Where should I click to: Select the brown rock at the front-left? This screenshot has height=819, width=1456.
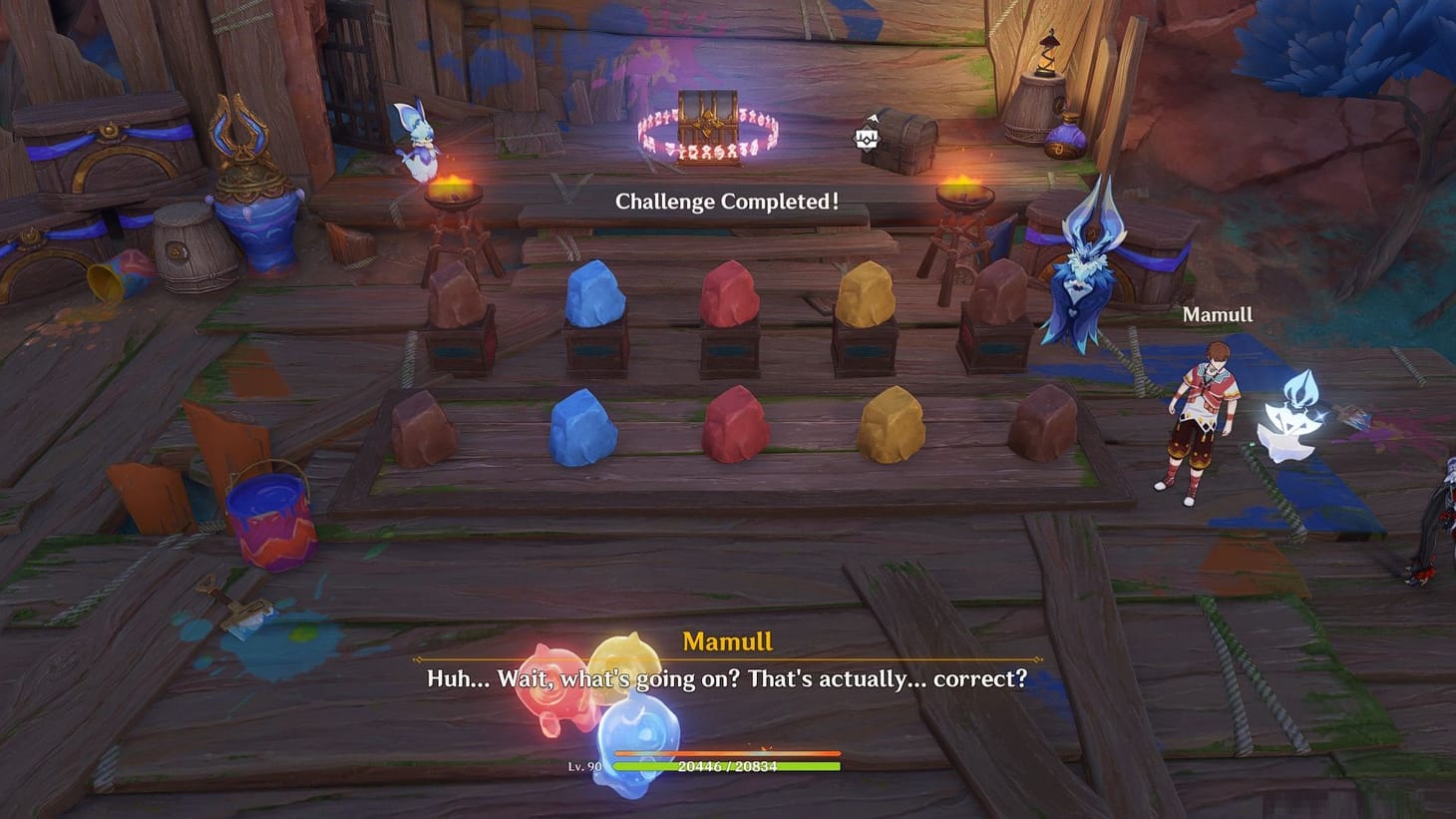pos(423,427)
